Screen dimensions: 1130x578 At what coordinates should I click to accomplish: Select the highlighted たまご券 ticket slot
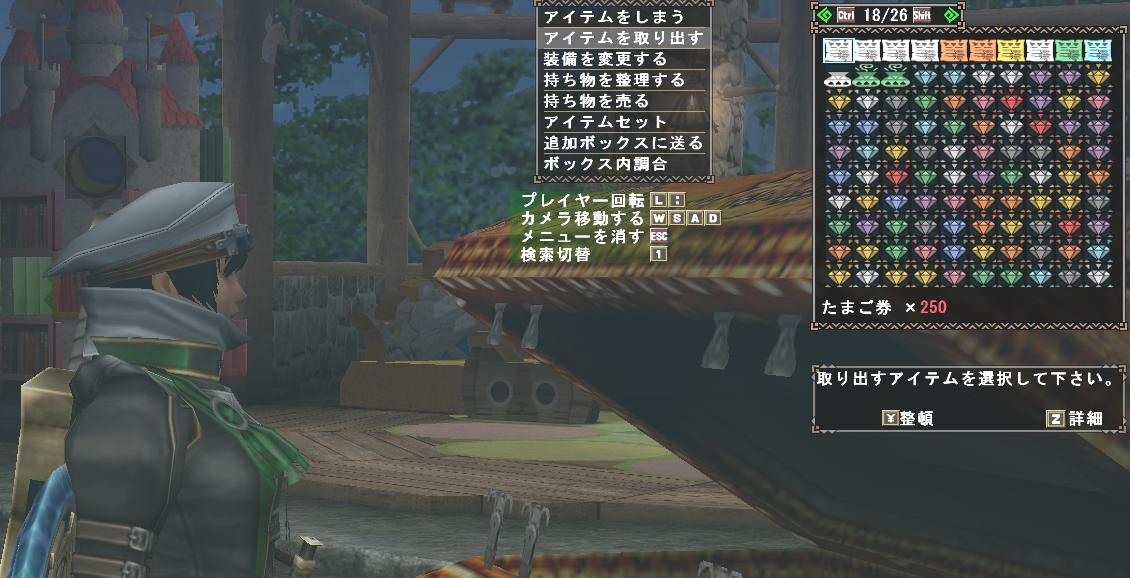(838, 50)
